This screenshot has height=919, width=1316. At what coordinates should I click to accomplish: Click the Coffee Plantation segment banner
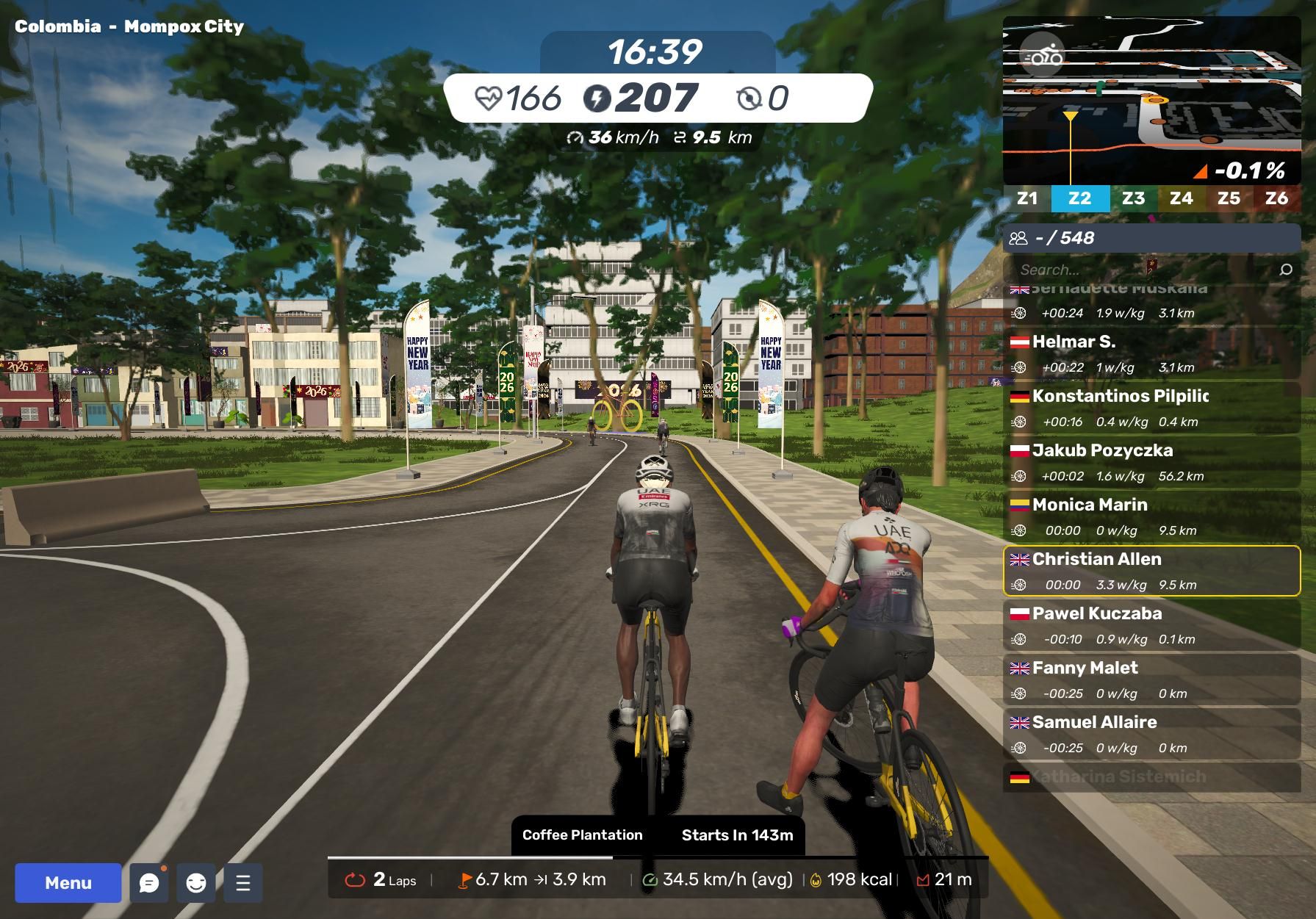(657, 835)
